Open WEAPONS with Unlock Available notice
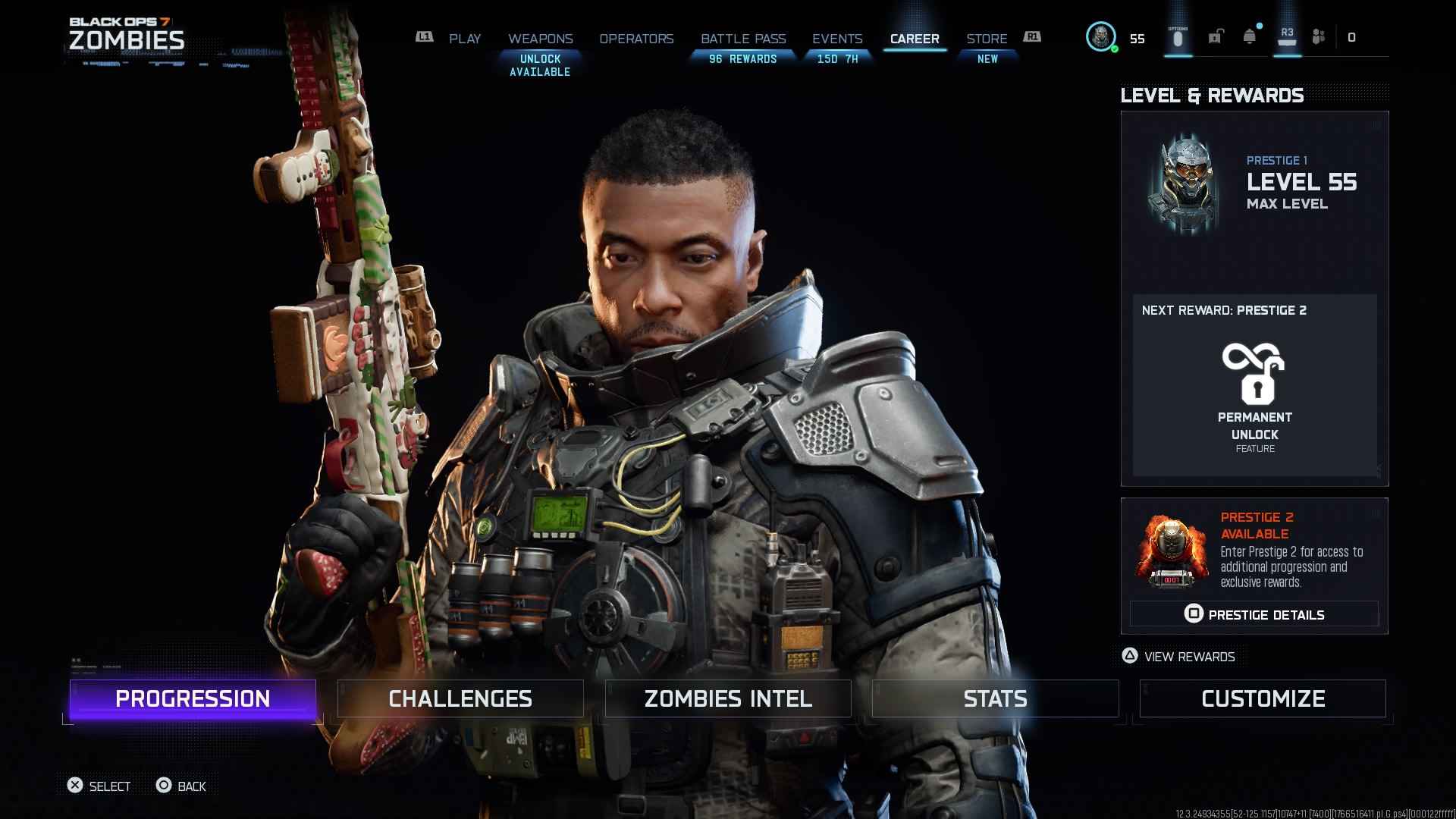Image resolution: width=1456 pixels, height=819 pixels. (540, 39)
